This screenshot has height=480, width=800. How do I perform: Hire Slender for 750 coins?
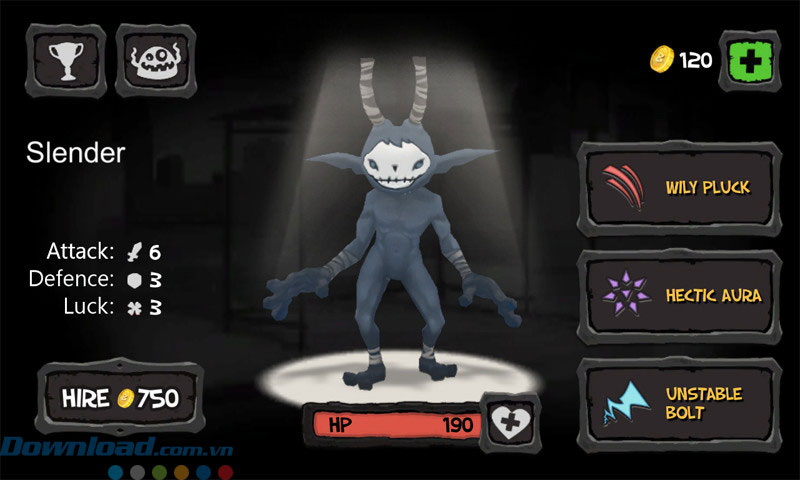(119, 399)
